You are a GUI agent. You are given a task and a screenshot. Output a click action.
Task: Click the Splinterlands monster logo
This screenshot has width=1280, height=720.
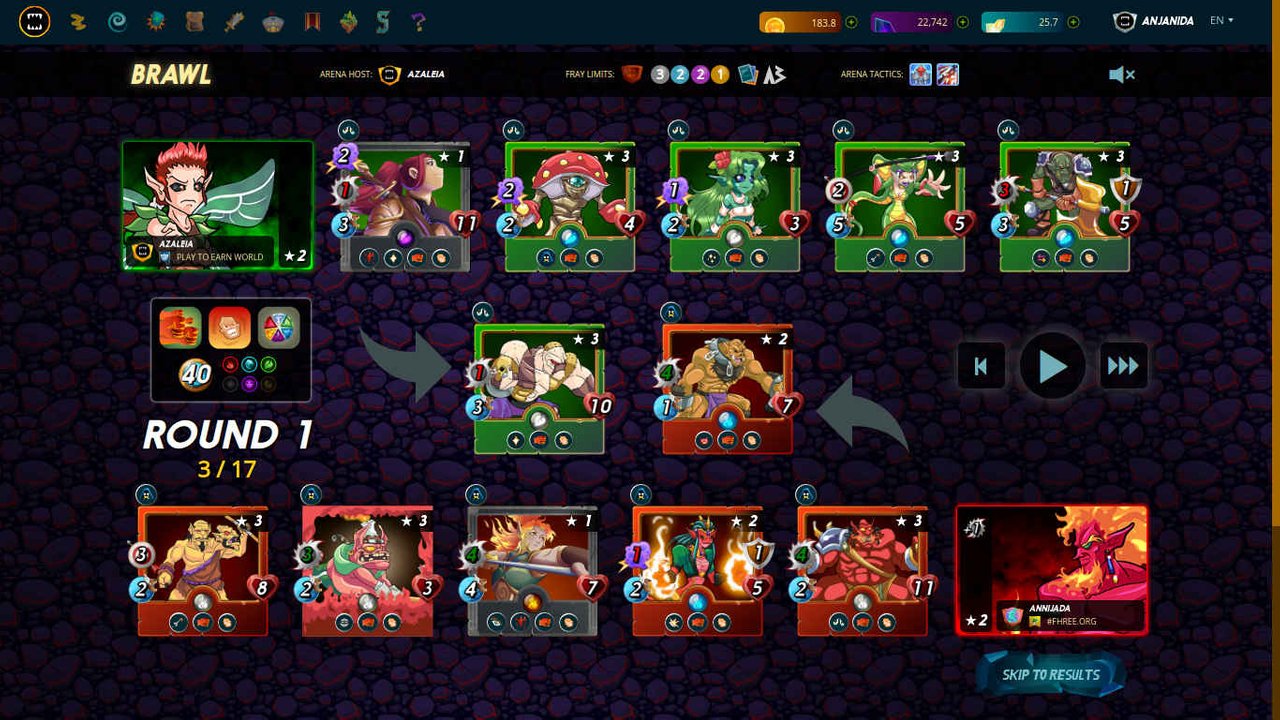click(34, 22)
